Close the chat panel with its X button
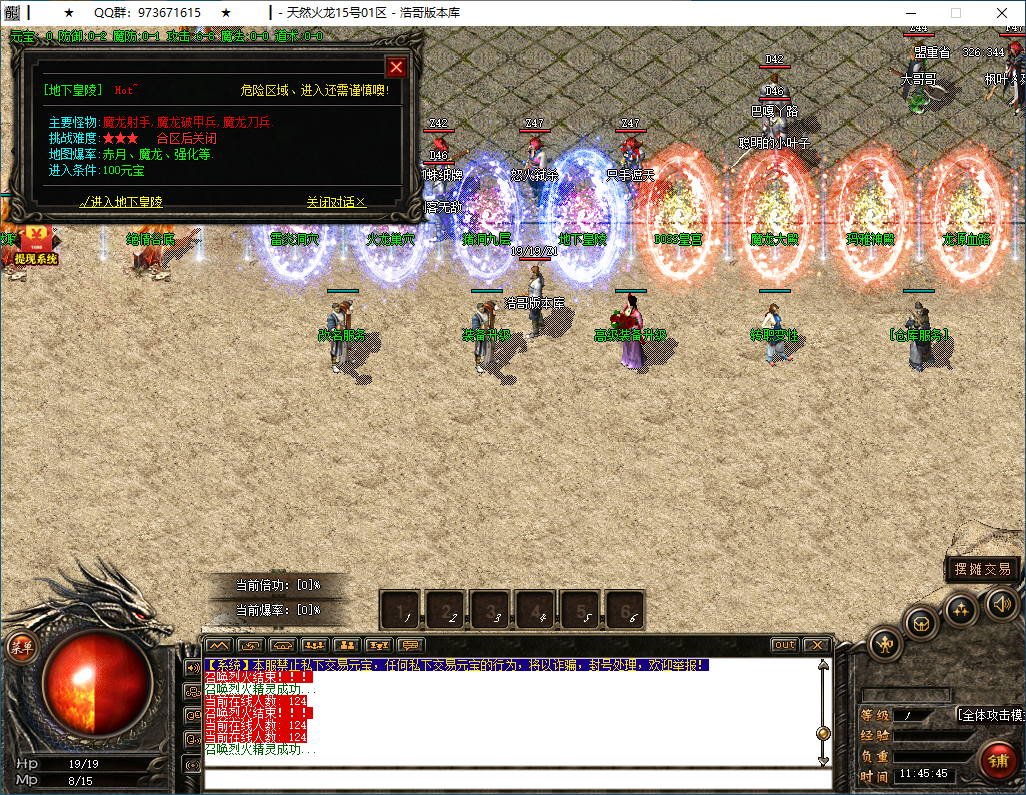 tap(816, 645)
